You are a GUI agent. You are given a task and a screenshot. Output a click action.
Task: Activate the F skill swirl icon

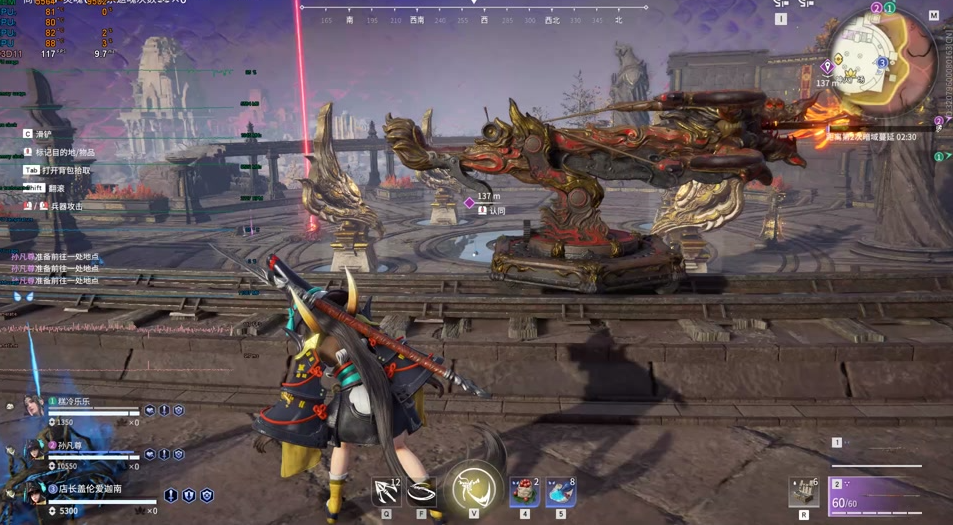point(422,491)
